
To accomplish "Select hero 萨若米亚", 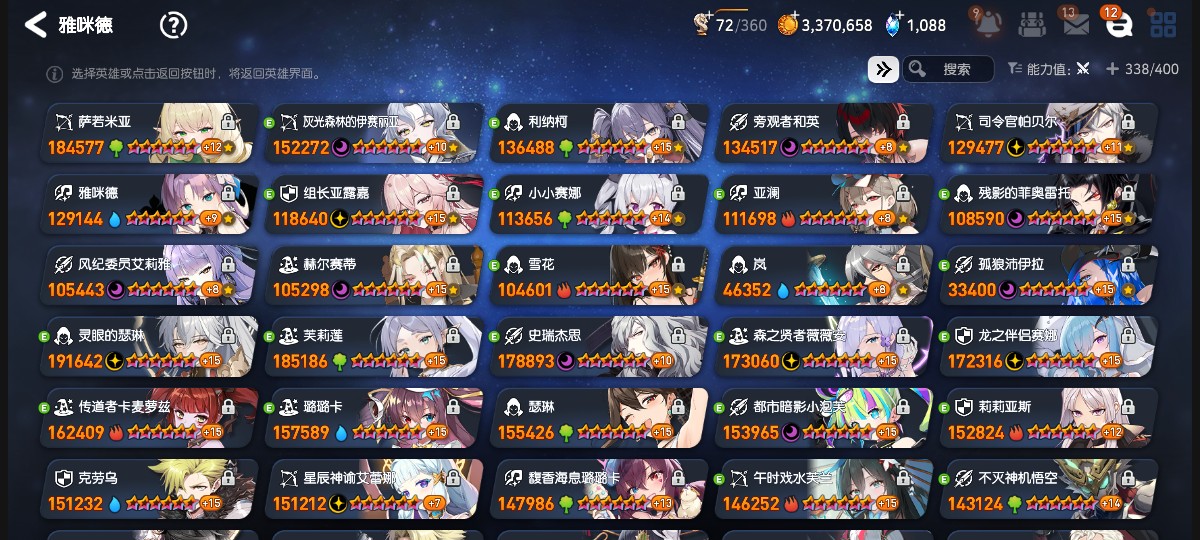I will coord(150,133).
